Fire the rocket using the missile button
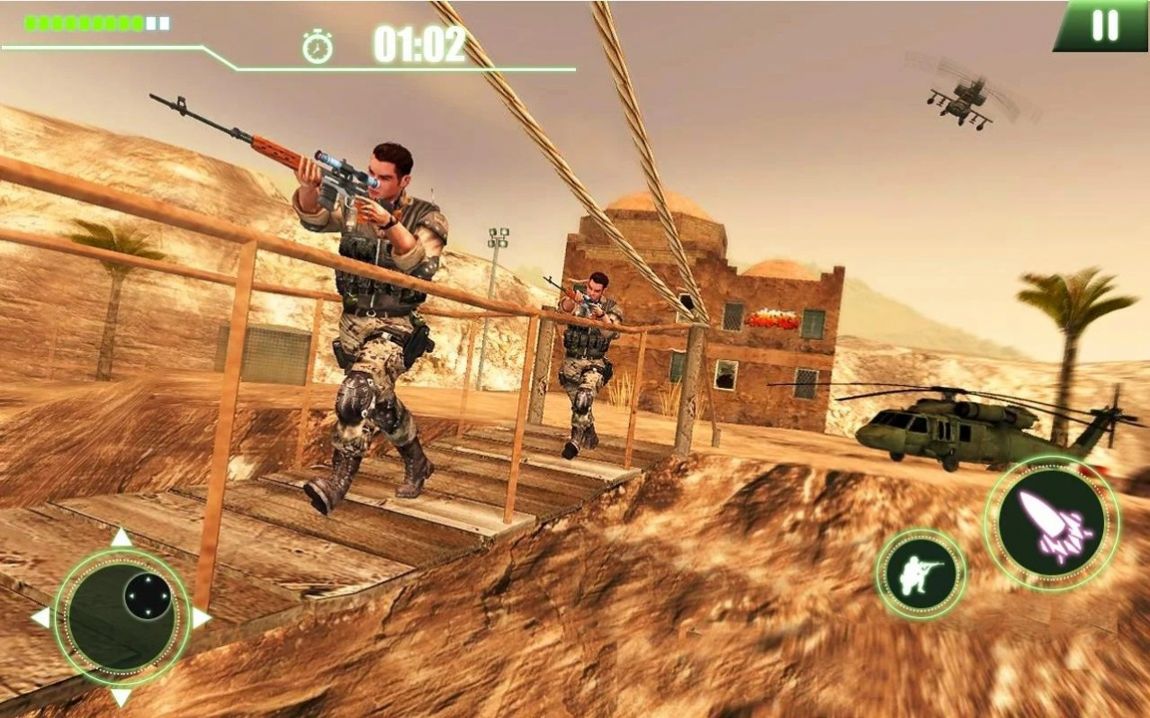Image resolution: width=1150 pixels, height=718 pixels. click(1052, 521)
